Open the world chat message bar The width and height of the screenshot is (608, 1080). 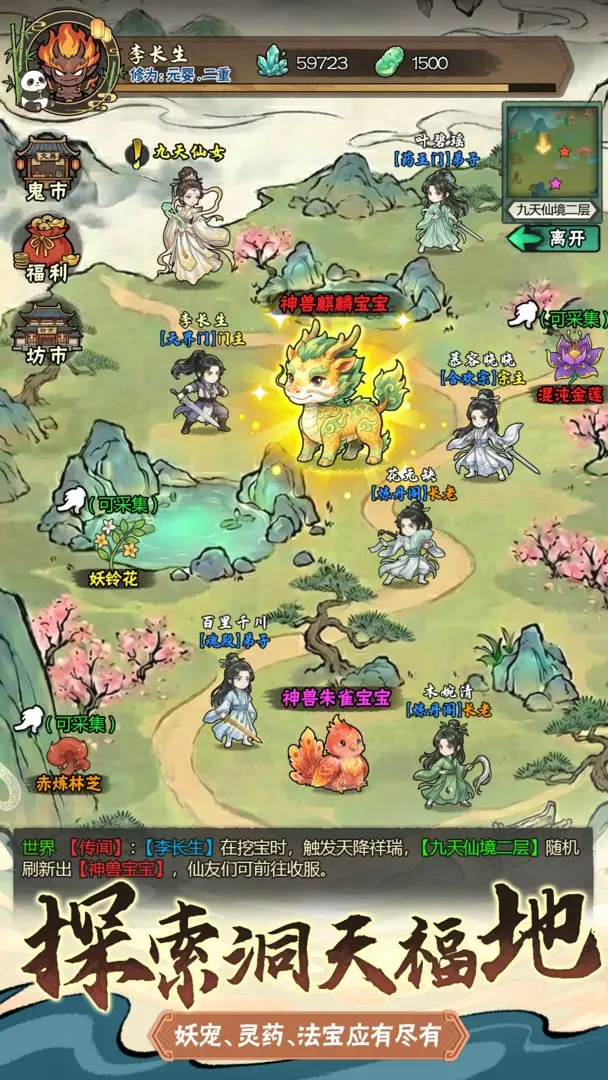click(304, 856)
